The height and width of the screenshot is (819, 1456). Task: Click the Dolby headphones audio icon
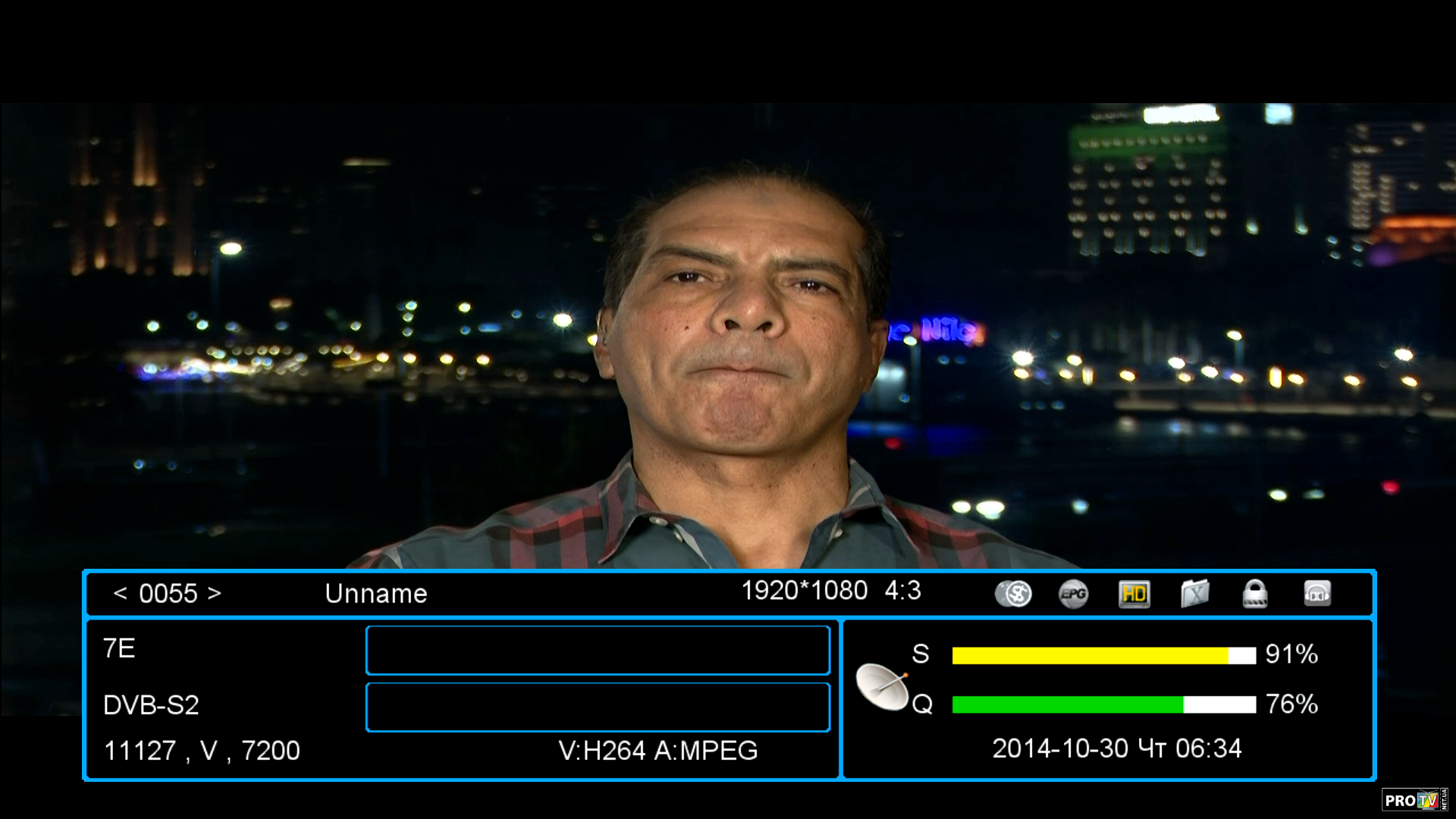1317,594
